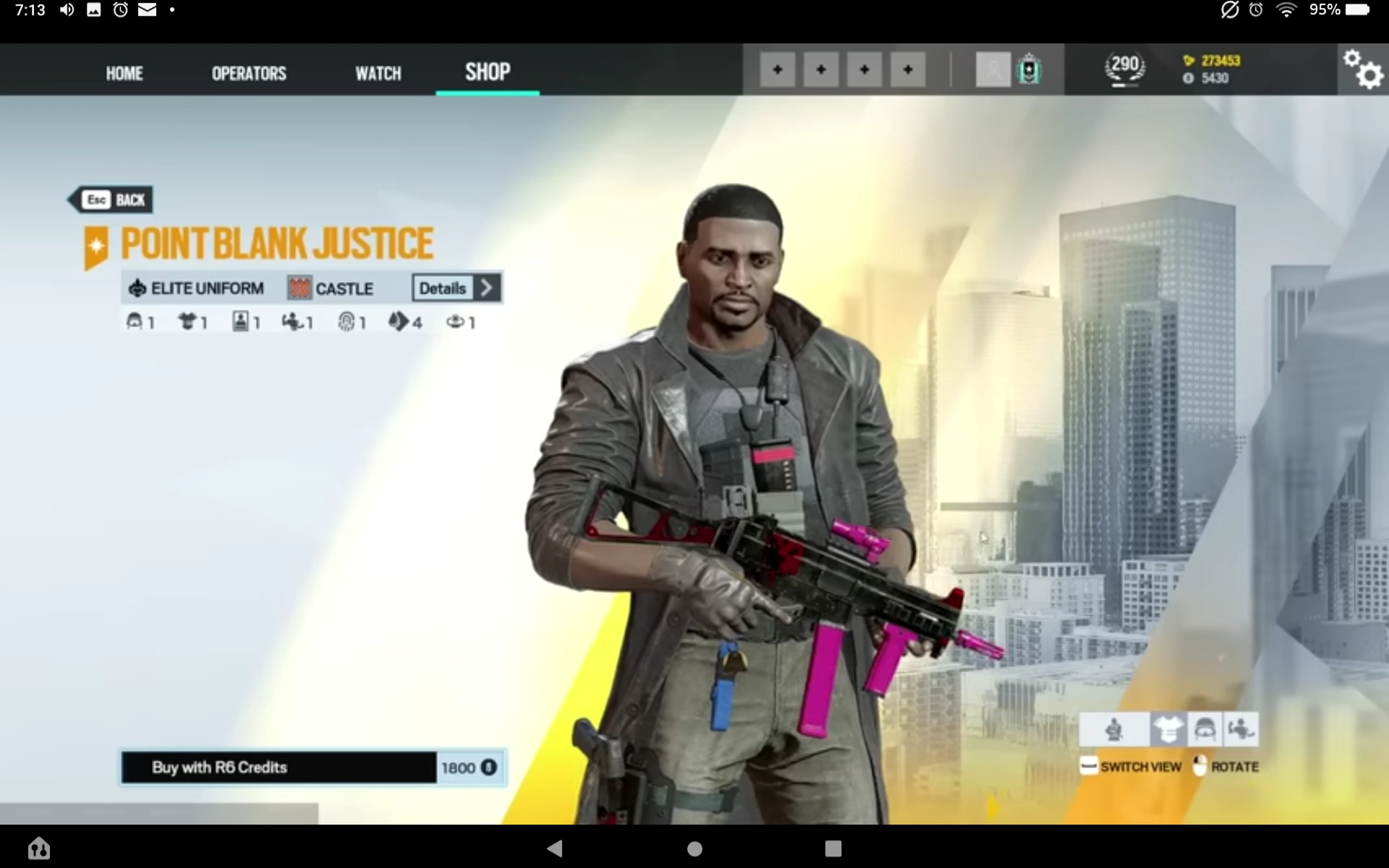
Task: Toggle the headgear camera view
Action: (1205, 729)
